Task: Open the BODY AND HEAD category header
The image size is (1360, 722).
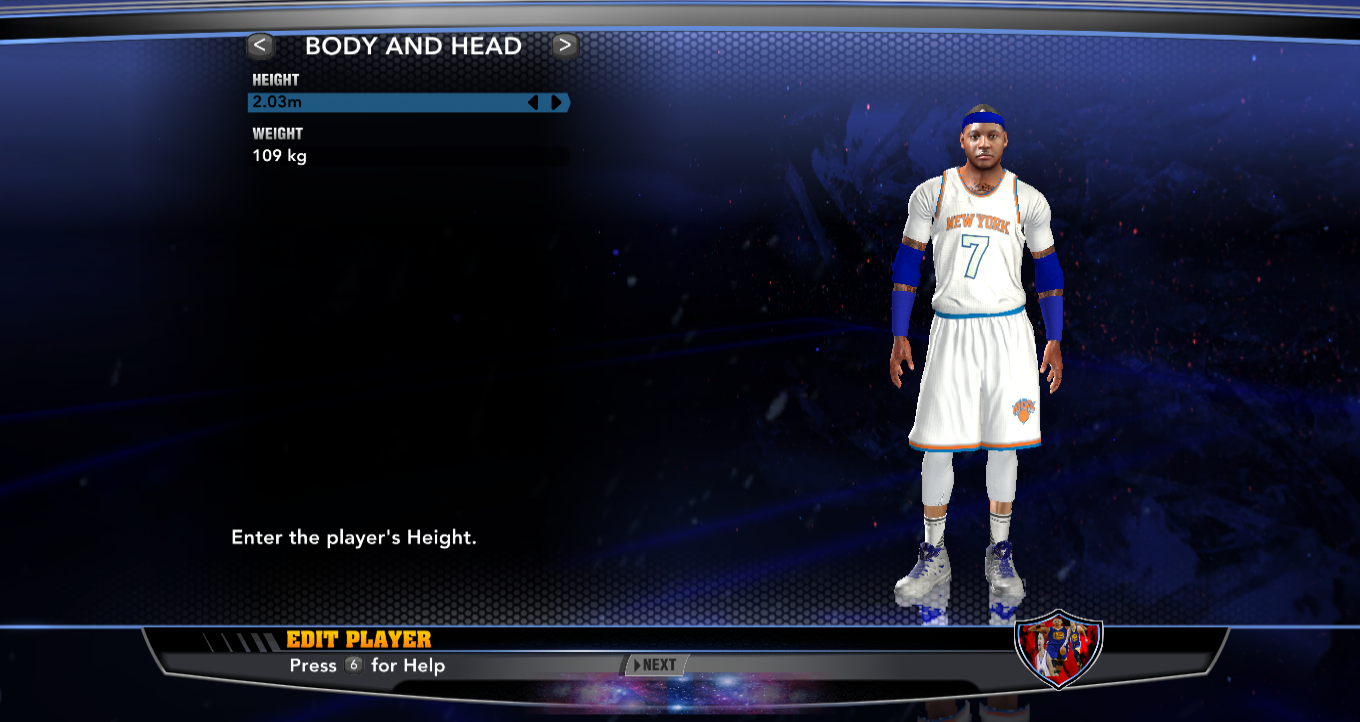Action: [x=414, y=45]
